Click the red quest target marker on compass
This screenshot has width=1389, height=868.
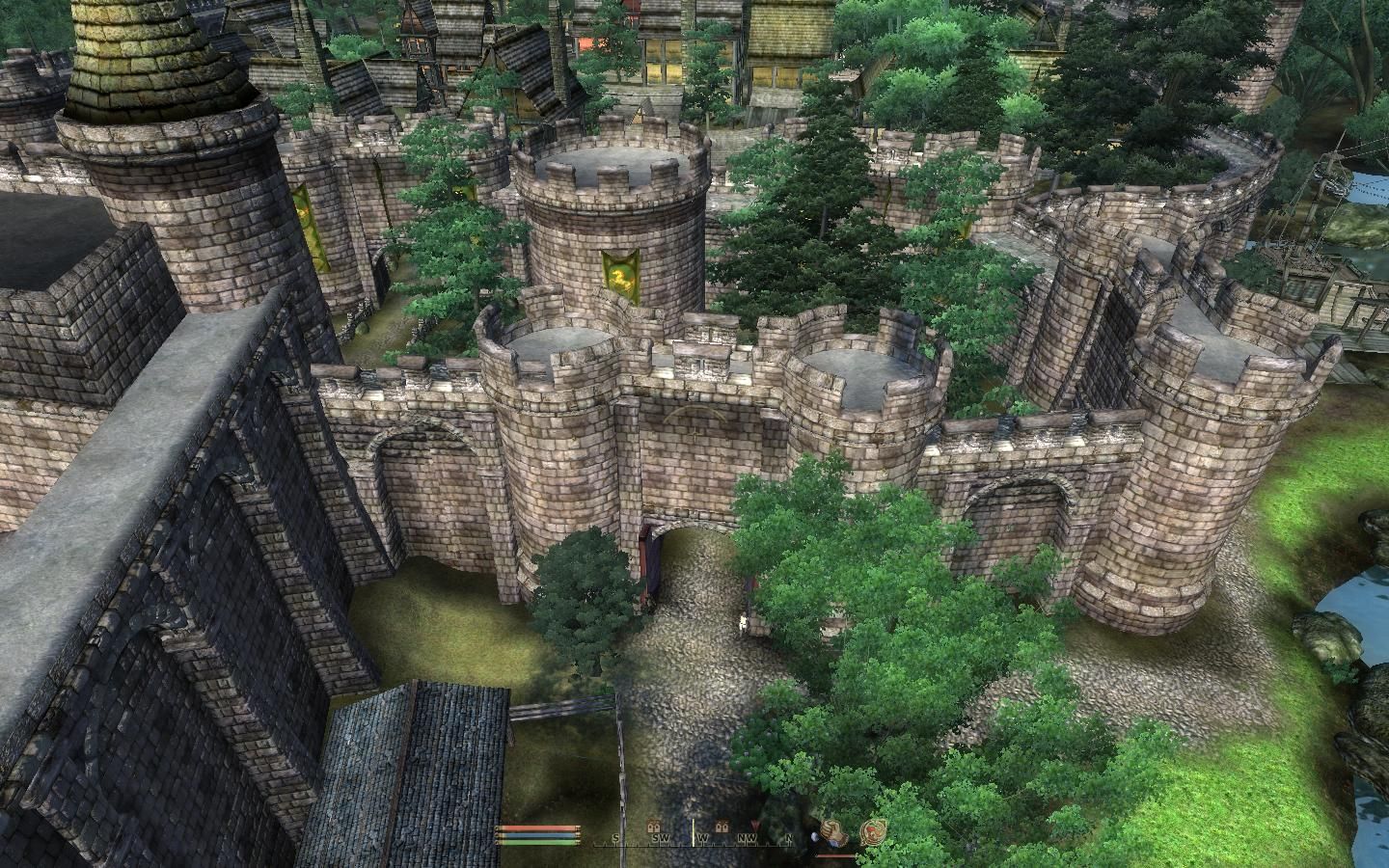(754, 822)
